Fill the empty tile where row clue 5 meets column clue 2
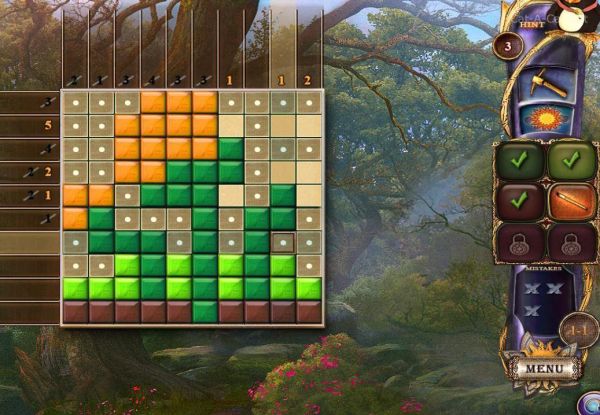The image size is (600, 415). pyautogui.click(x=309, y=126)
